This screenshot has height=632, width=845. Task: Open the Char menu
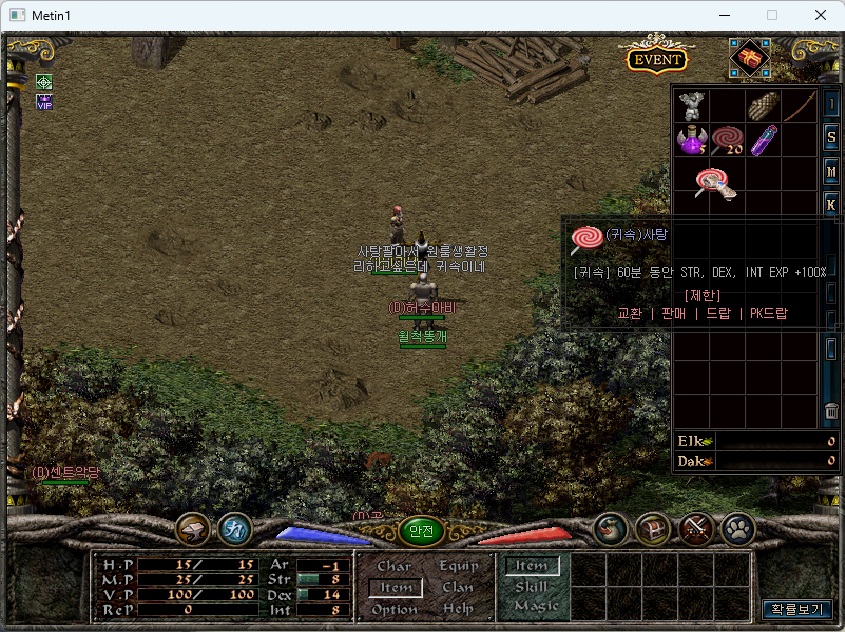pos(394,566)
